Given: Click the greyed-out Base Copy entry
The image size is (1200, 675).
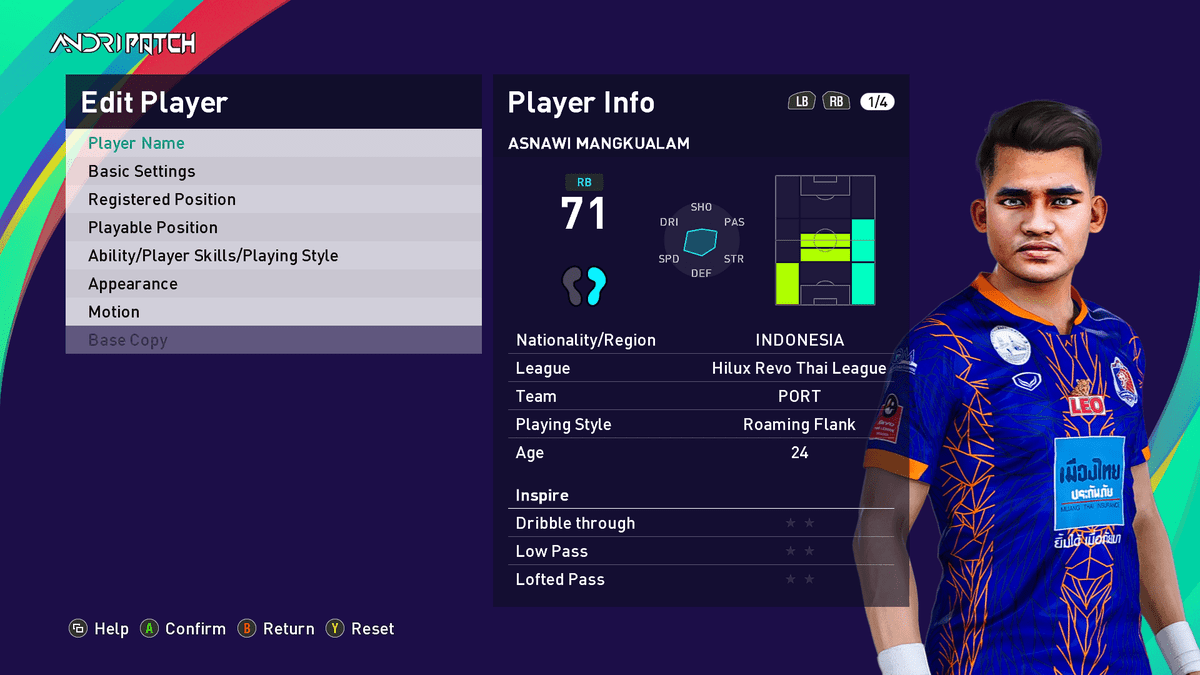Looking at the screenshot, I should [273, 340].
